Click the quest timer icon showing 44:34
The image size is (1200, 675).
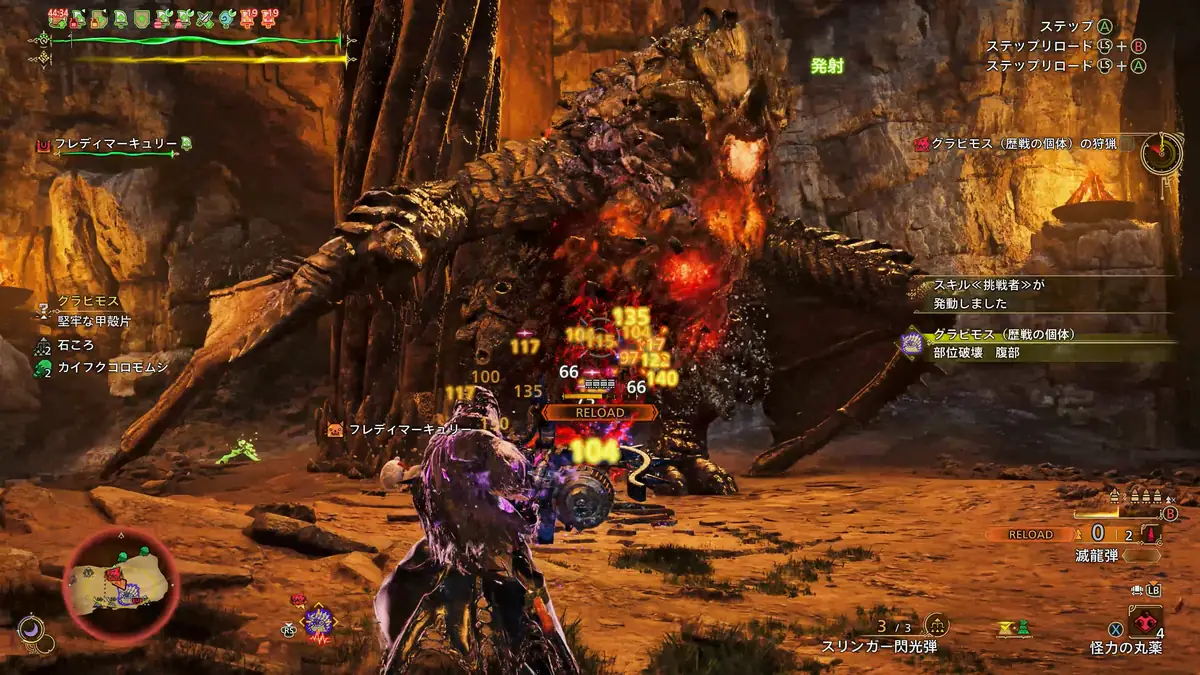click(x=57, y=18)
